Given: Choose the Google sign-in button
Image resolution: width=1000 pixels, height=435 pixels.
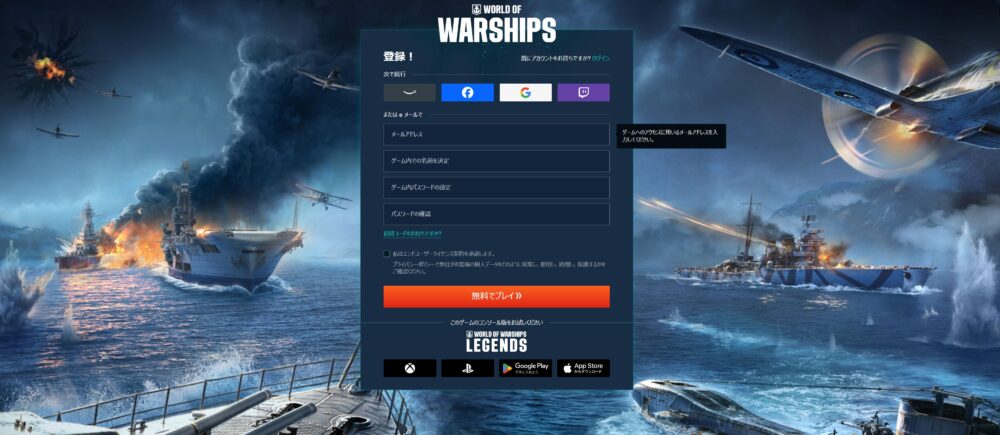Looking at the screenshot, I should click(525, 93).
